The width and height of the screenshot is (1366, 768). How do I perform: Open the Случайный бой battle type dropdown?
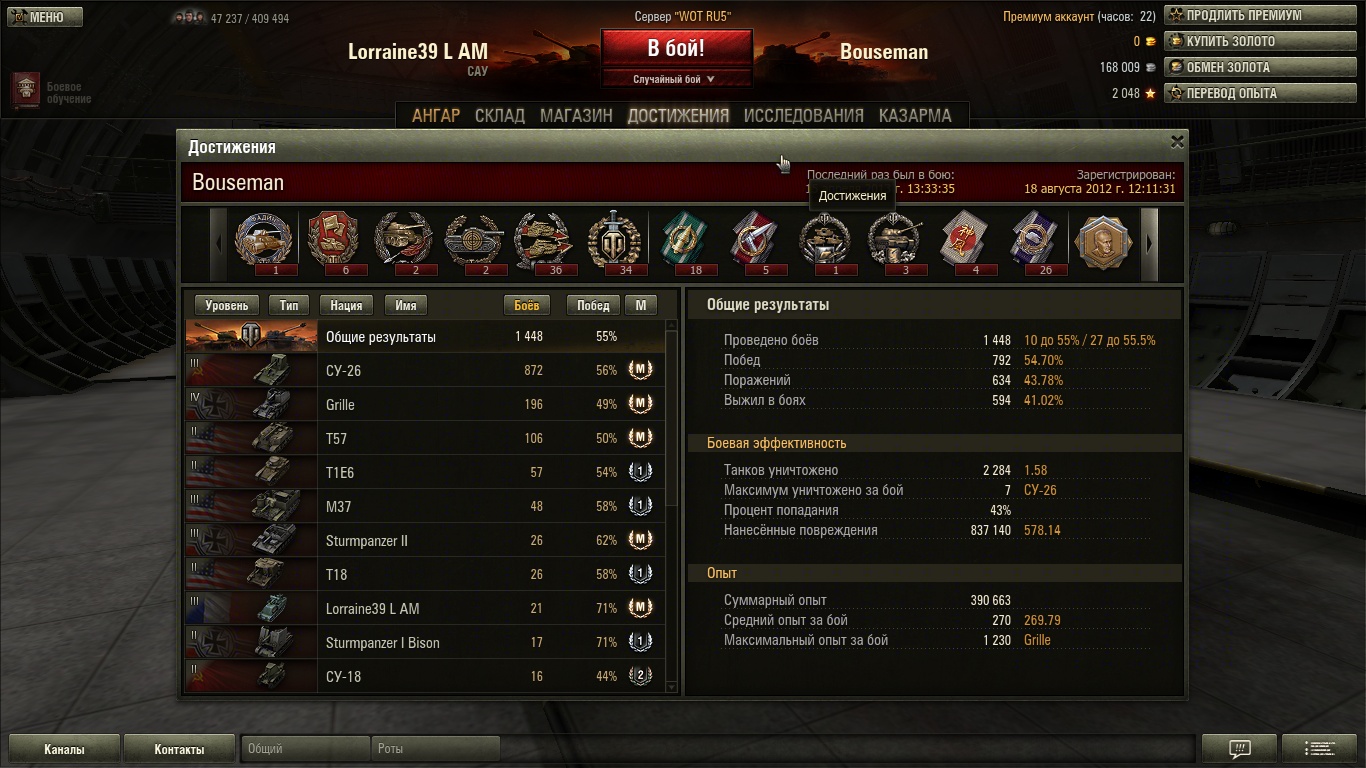coord(676,79)
